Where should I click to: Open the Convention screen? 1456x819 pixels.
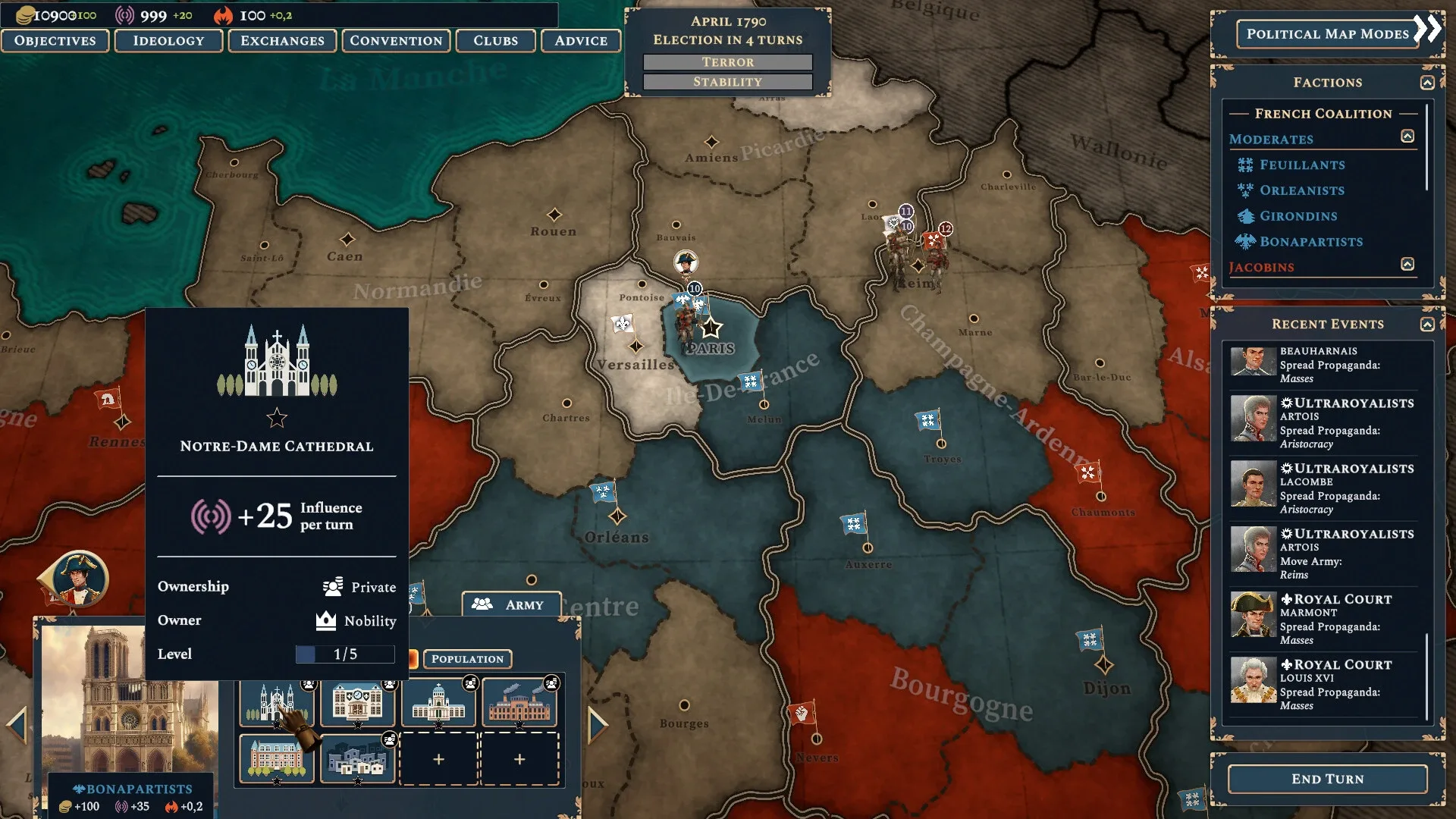coord(396,41)
